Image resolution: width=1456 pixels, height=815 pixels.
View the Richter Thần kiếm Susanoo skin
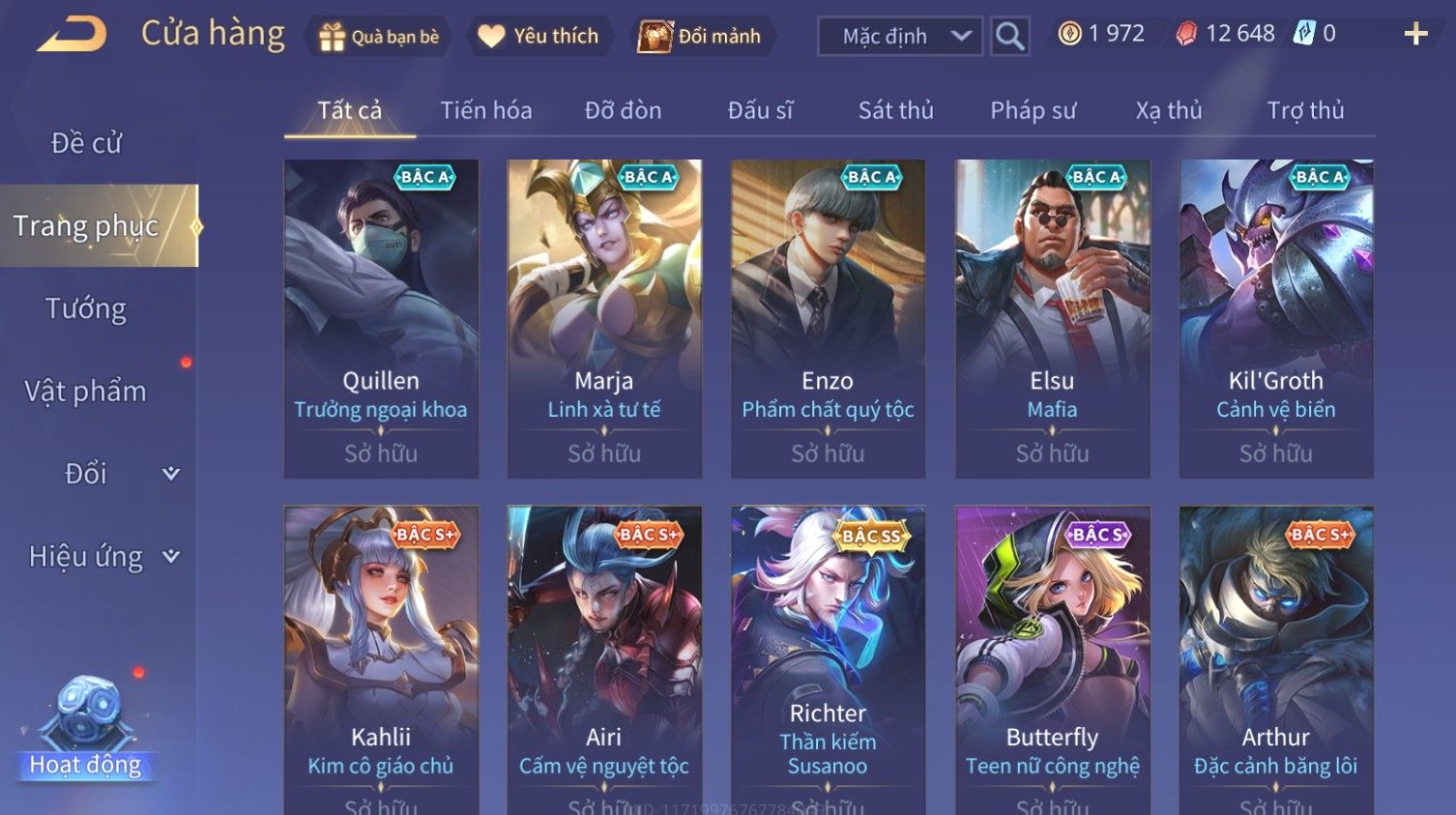tap(828, 659)
